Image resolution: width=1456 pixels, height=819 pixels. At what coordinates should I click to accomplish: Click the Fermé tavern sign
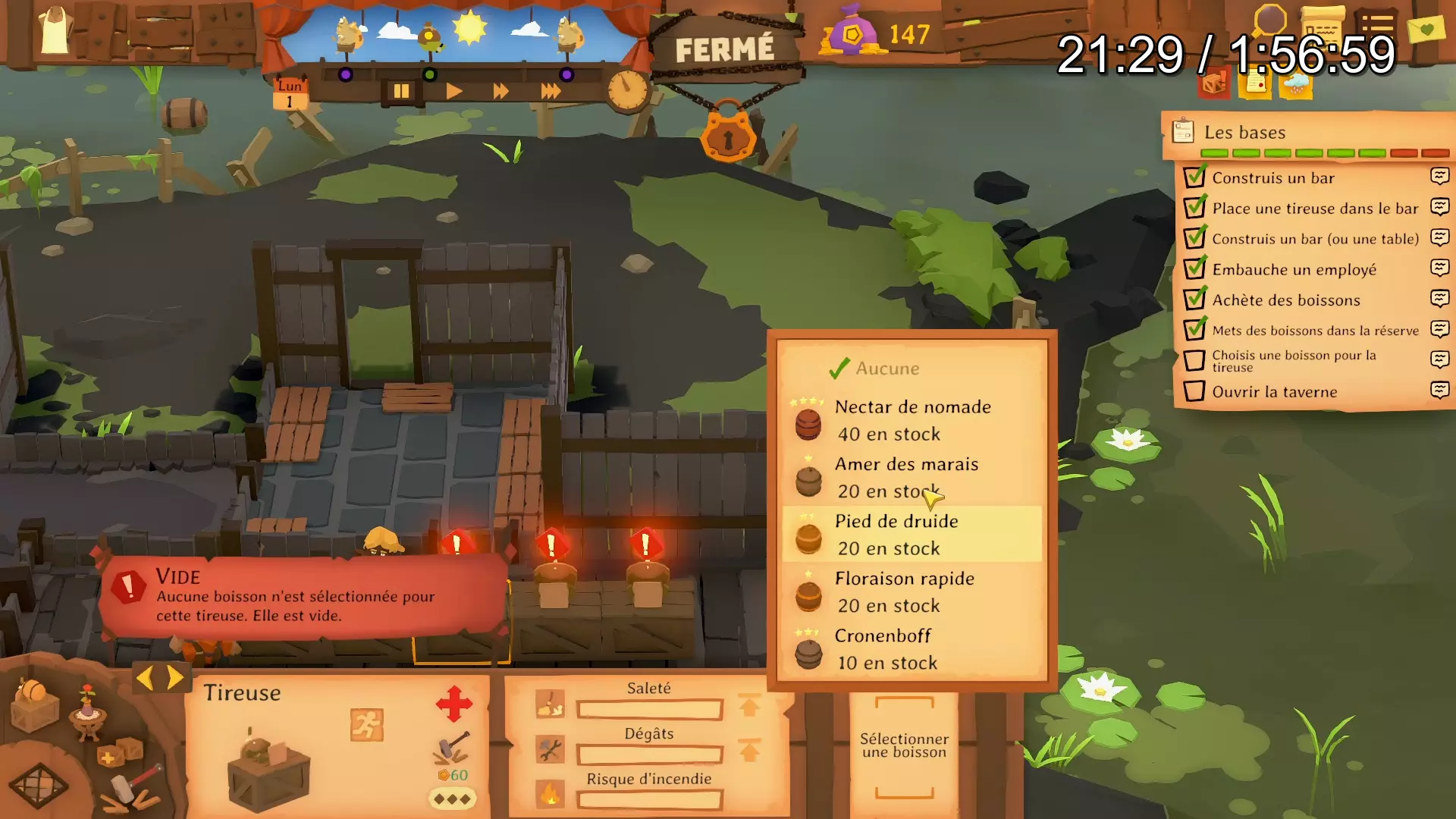pos(725,50)
